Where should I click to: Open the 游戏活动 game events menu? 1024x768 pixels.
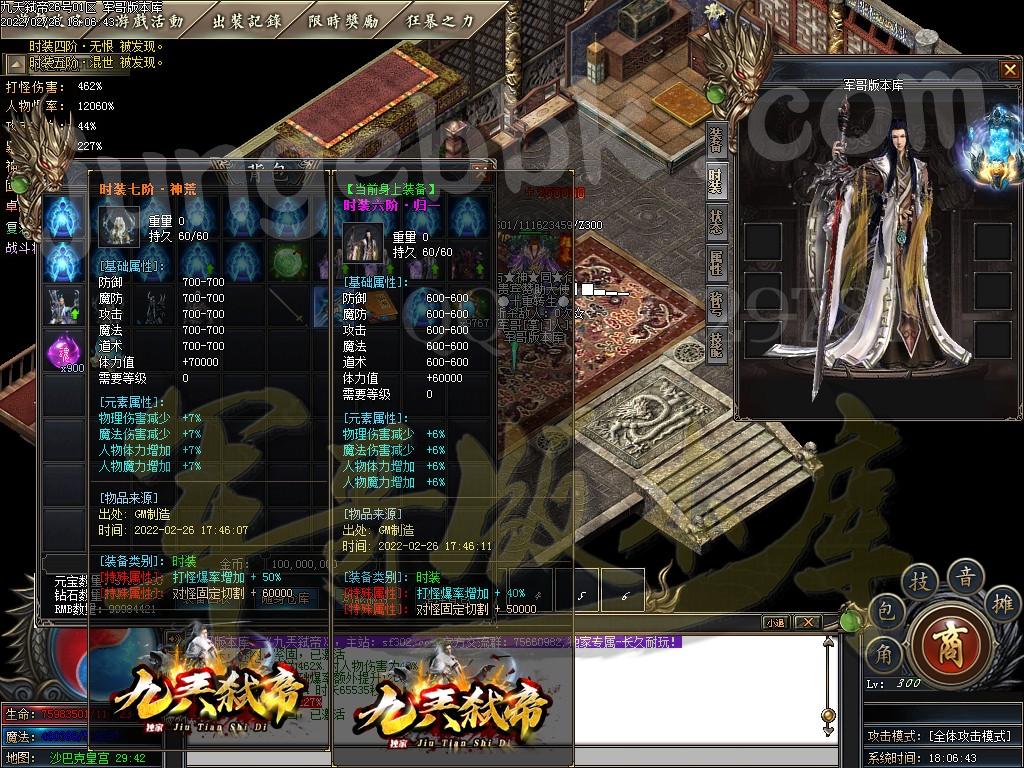pyautogui.click(x=148, y=21)
